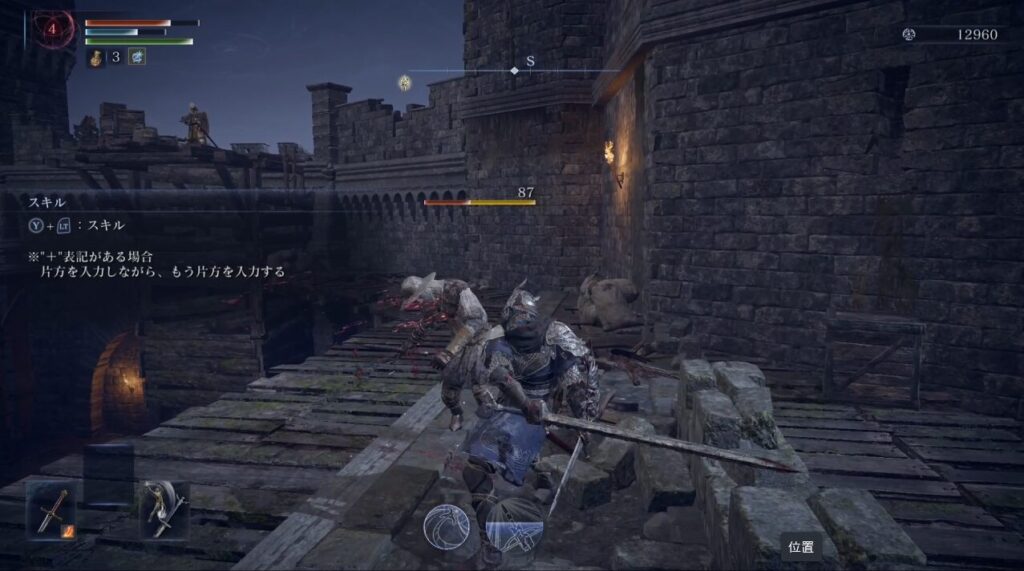Activate the circular character skill icon
Image resolution: width=1024 pixels, height=571 pixels.
coord(447,527)
